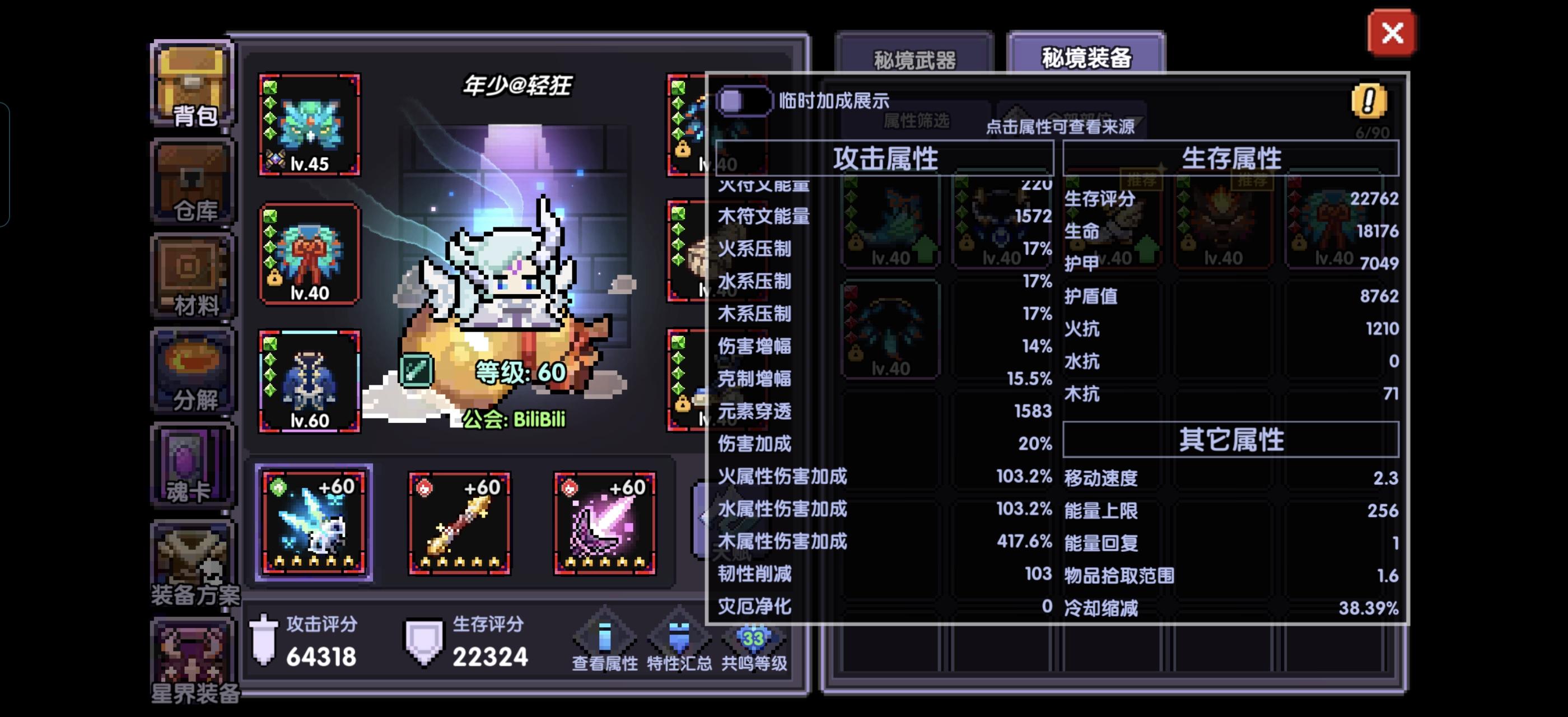Viewport: 1568px width, 717px height.
Task: 切换到「秘境武器」标签页
Action: 914,59
